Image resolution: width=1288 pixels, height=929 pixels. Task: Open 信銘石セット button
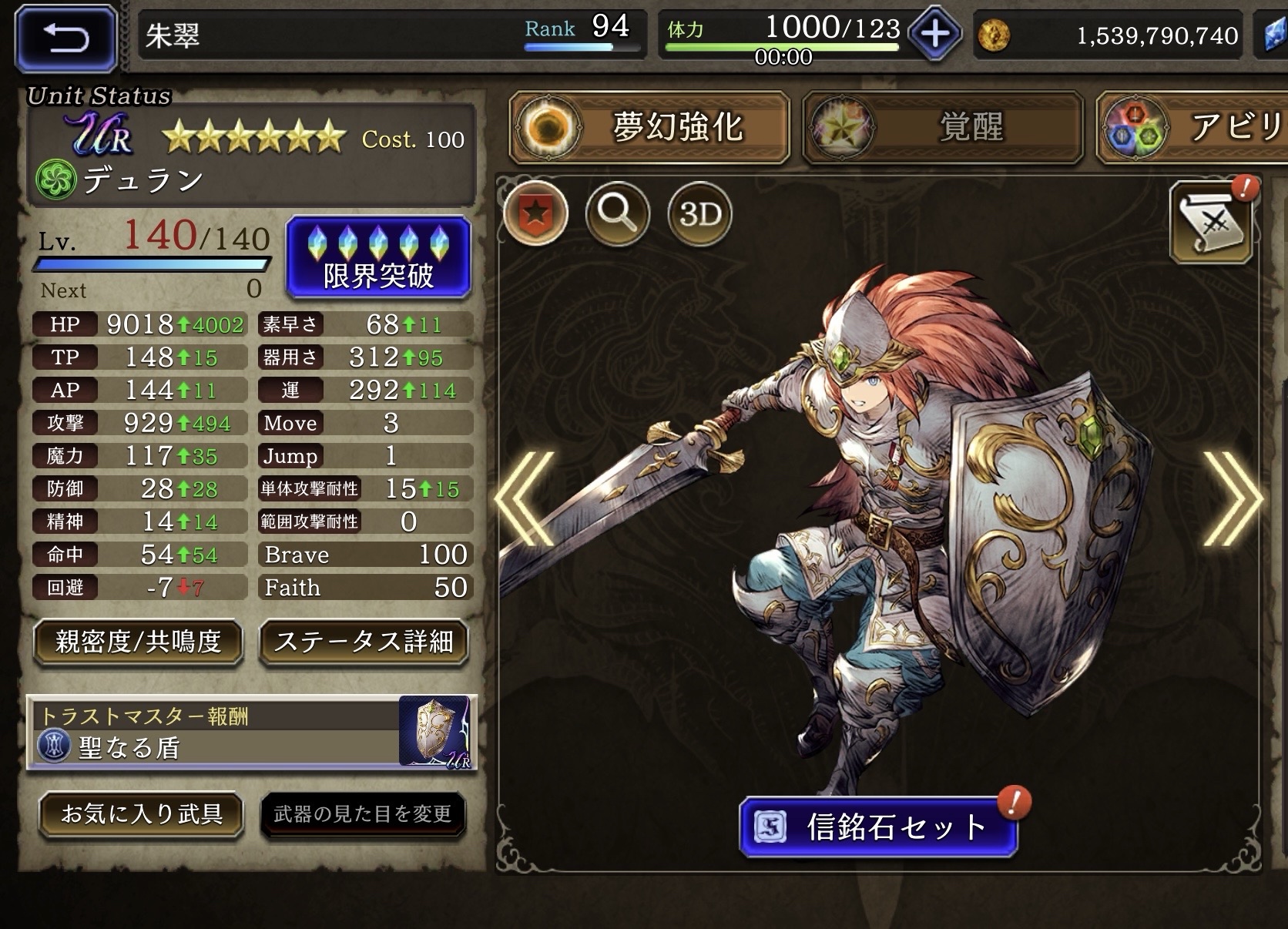tap(878, 827)
